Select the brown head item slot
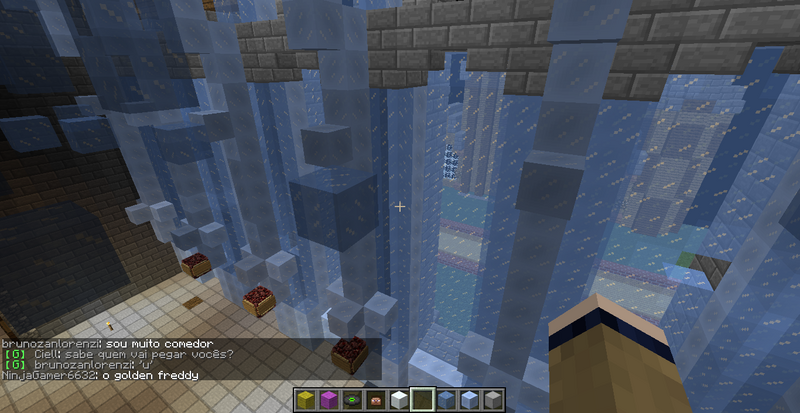Screen dimensions: 800x413 click(375, 400)
